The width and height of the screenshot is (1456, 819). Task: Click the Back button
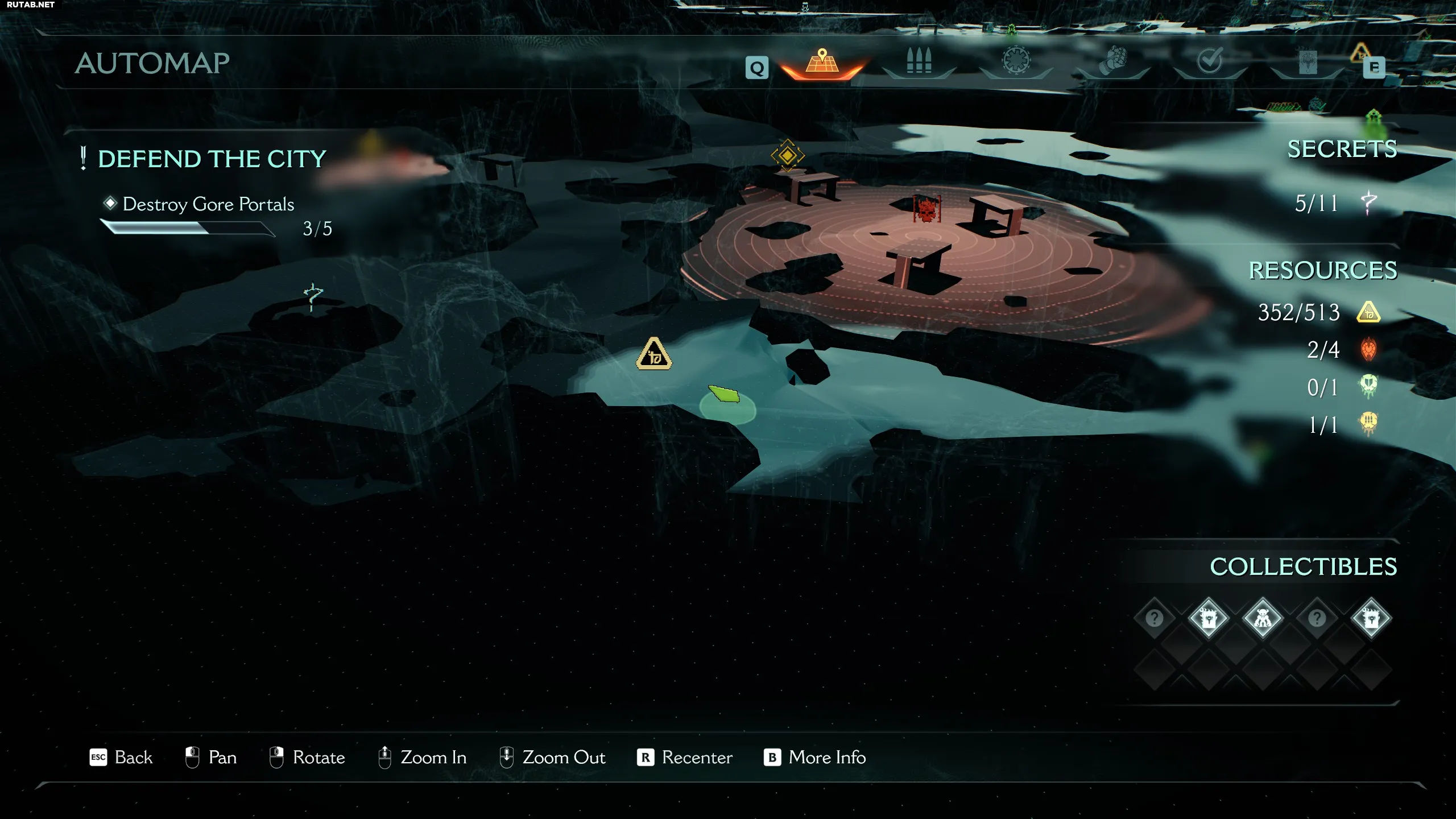point(121,758)
